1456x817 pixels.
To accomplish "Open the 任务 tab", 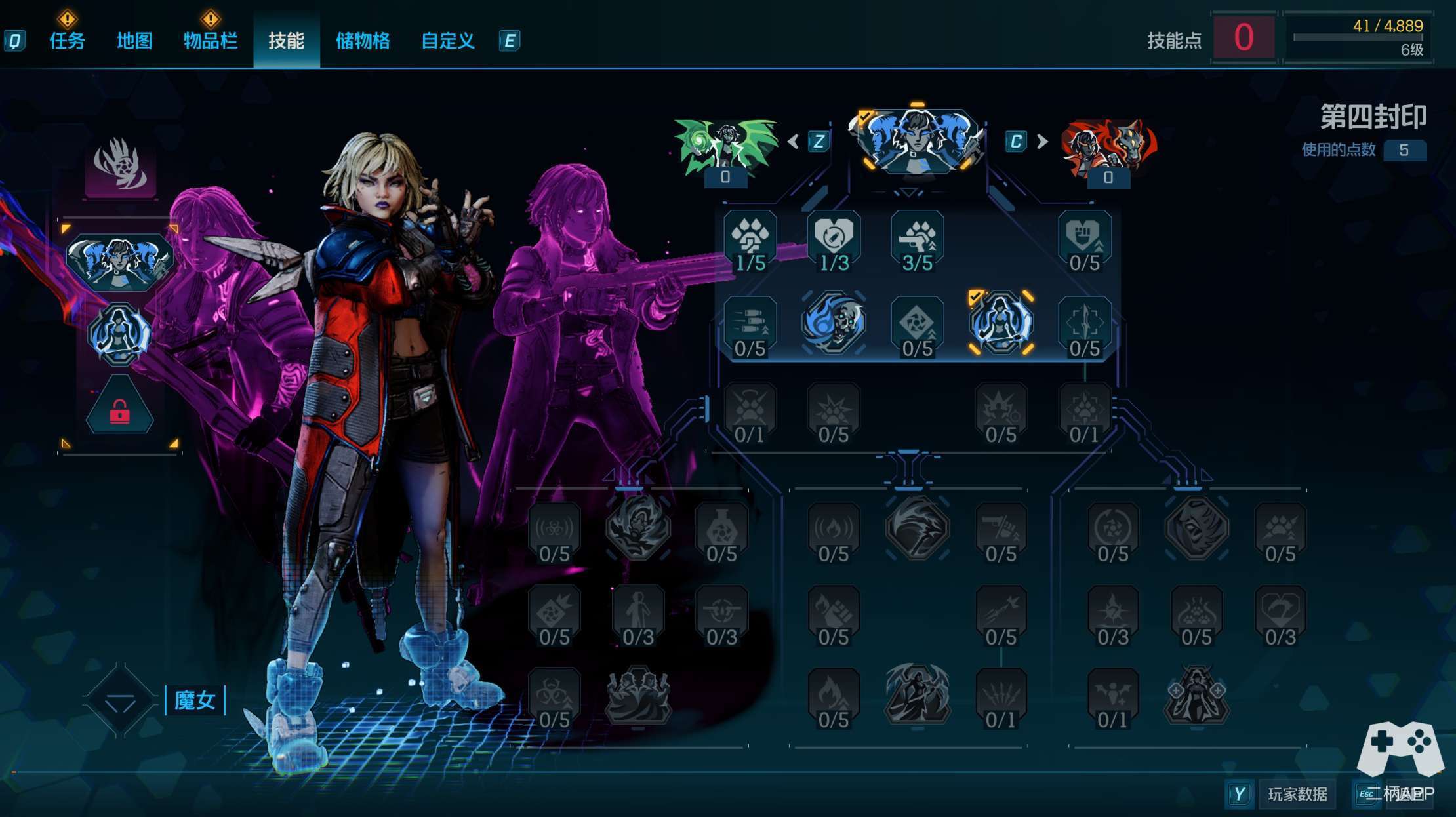I will click(67, 41).
